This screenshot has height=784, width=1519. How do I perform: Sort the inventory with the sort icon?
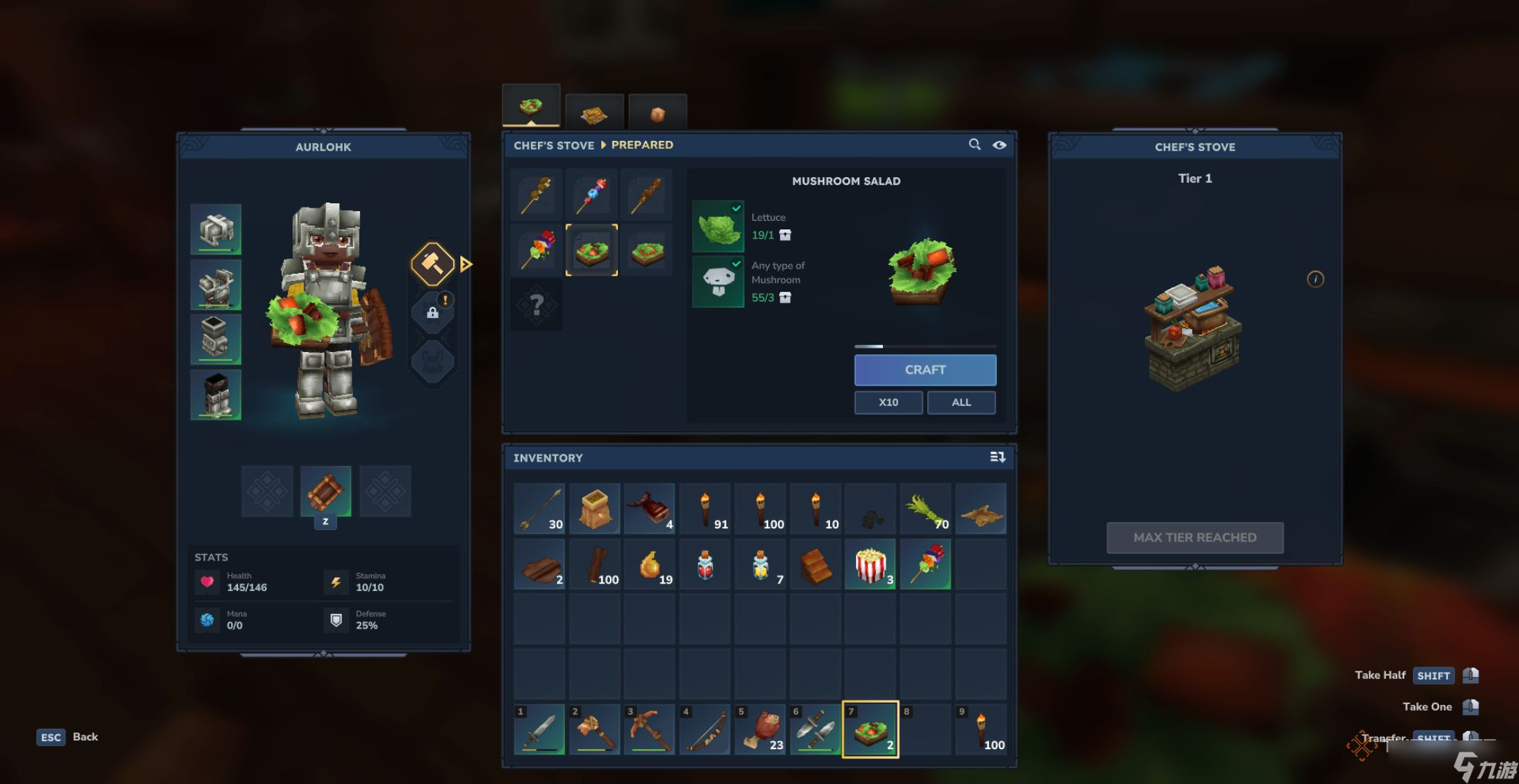[x=997, y=457]
